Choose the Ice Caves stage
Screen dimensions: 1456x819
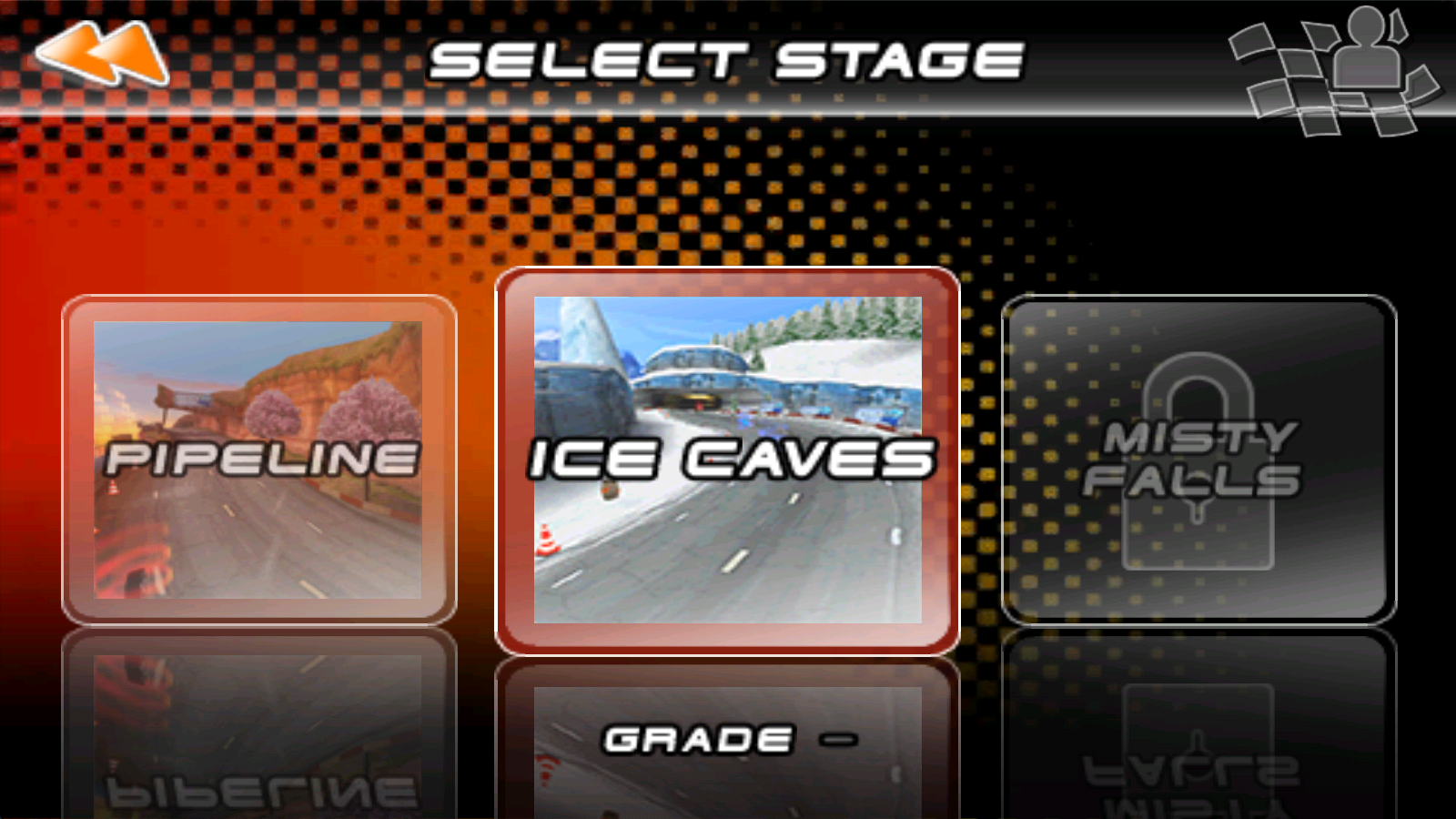[727, 460]
